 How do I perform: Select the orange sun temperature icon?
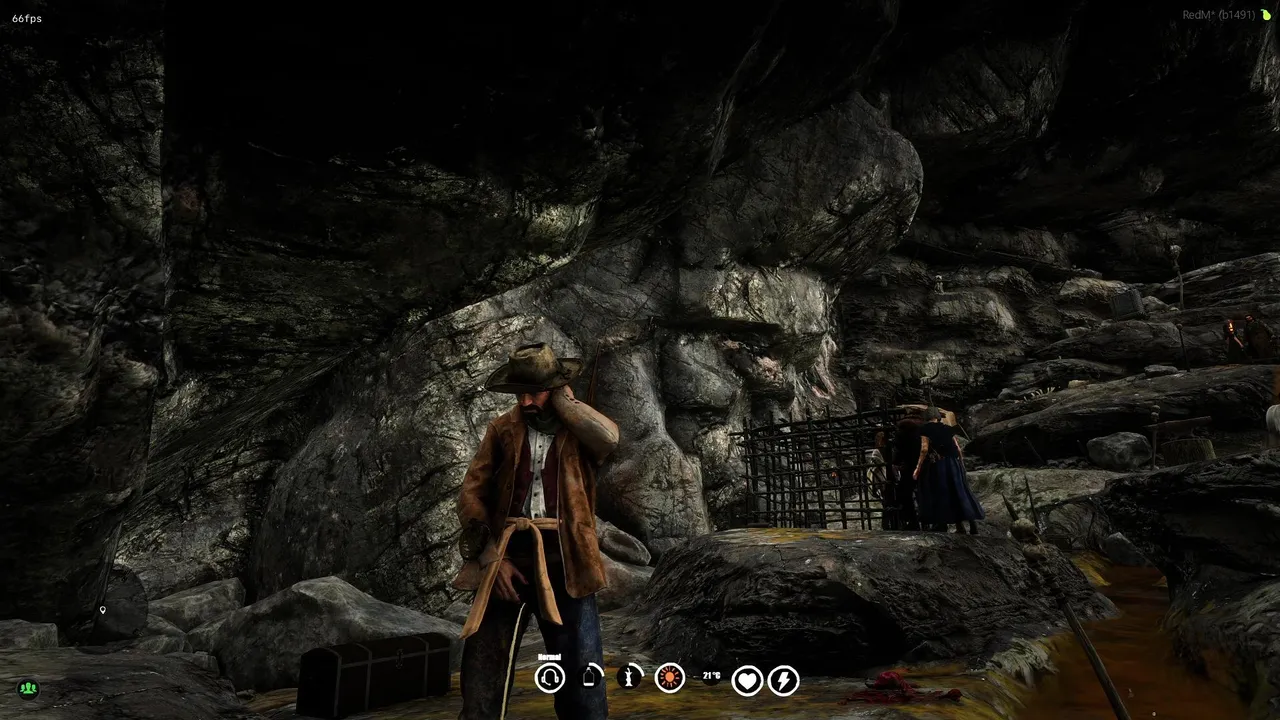click(x=670, y=678)
